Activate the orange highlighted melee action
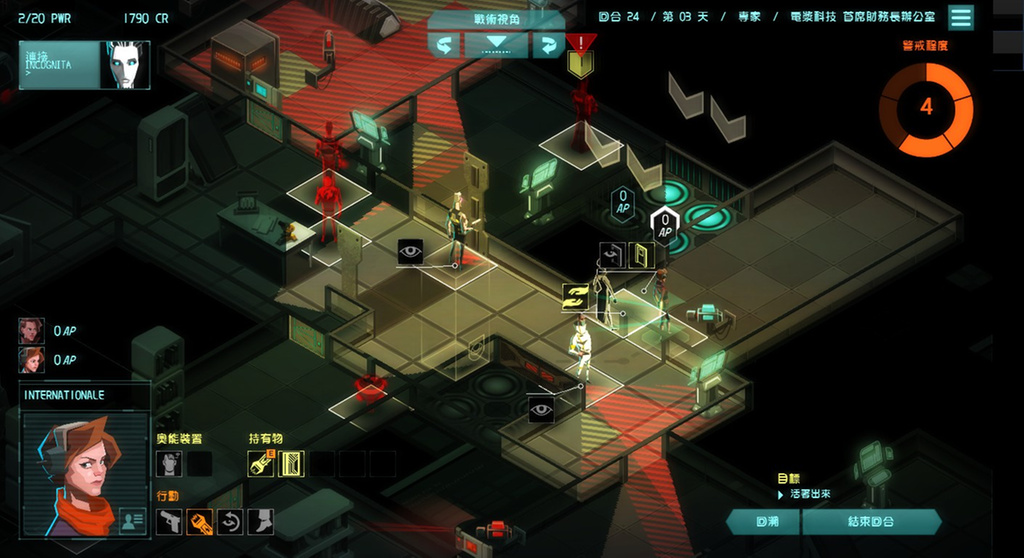The width and height of the screenshot is (1024, 558). 200,521
